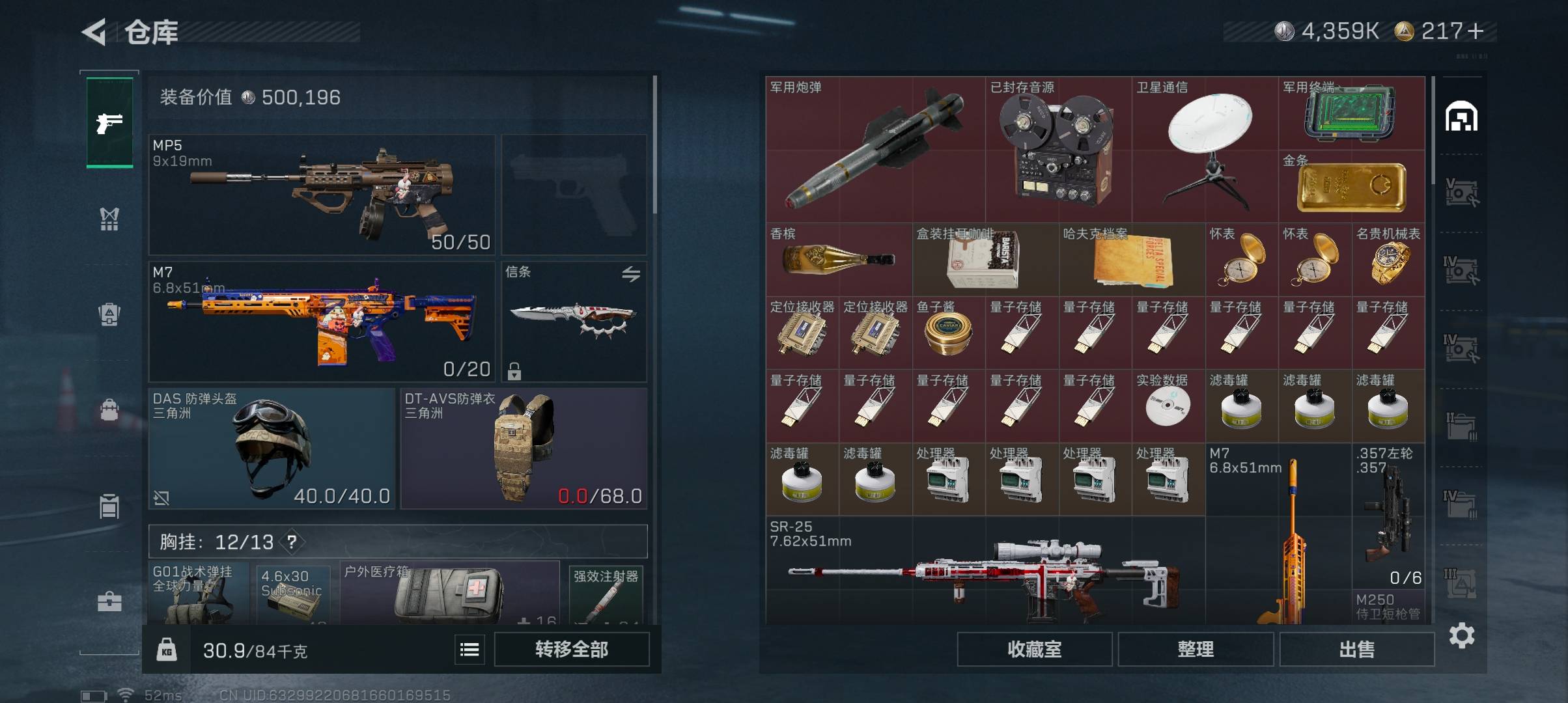Viewport: 1568px width, 703px height.
Task: Pick the 鱼子酱 caviar tin
Action: [948, 333]
